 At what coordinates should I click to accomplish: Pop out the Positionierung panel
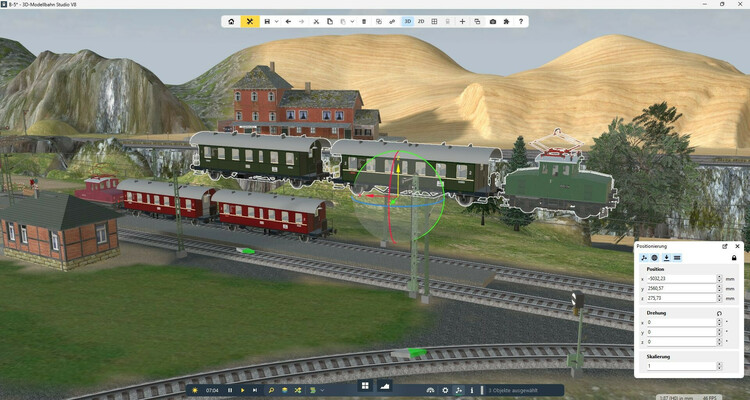click(725, 245)
